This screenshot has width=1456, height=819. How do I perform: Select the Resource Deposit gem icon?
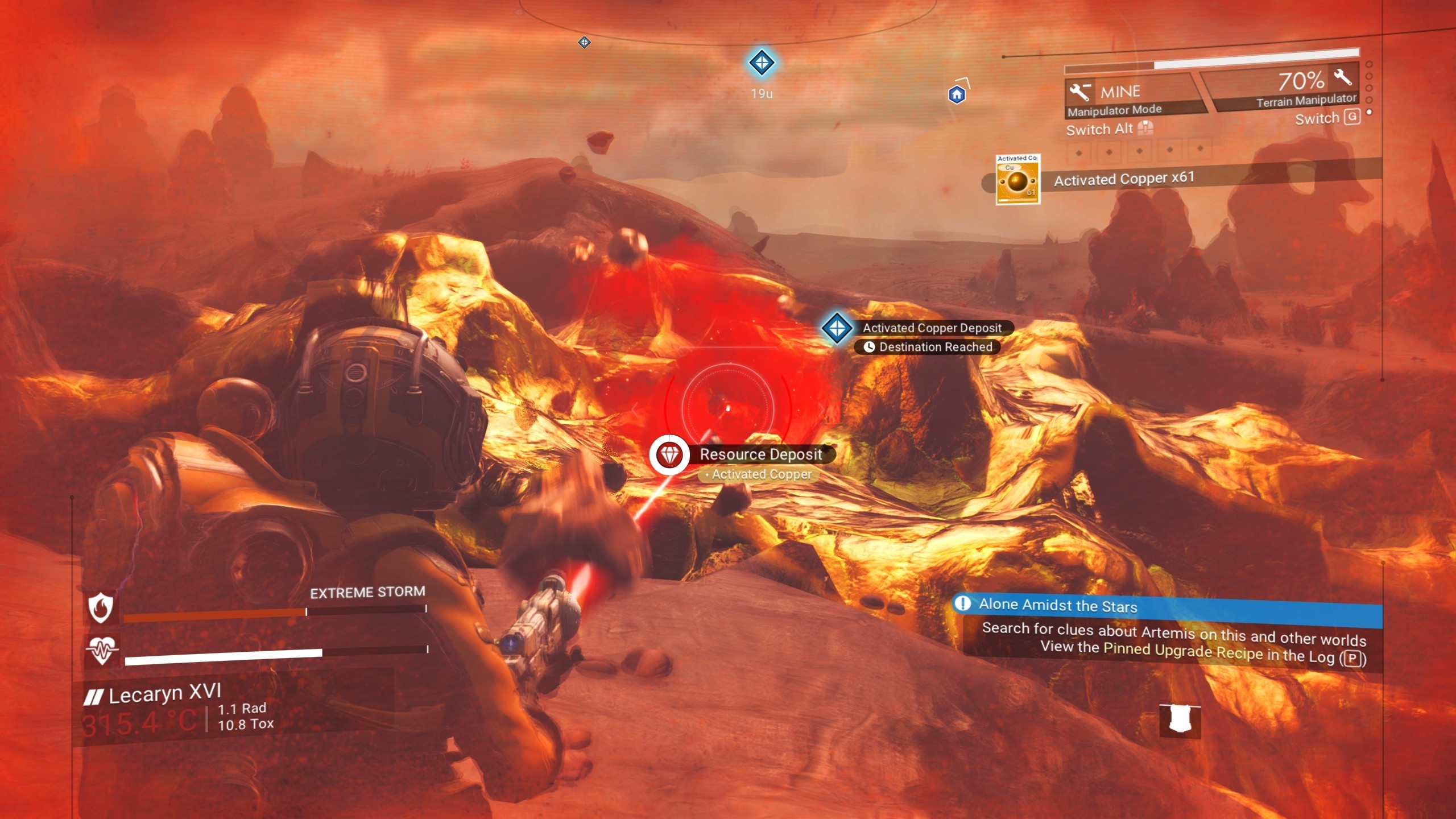[x=669, y=455]
